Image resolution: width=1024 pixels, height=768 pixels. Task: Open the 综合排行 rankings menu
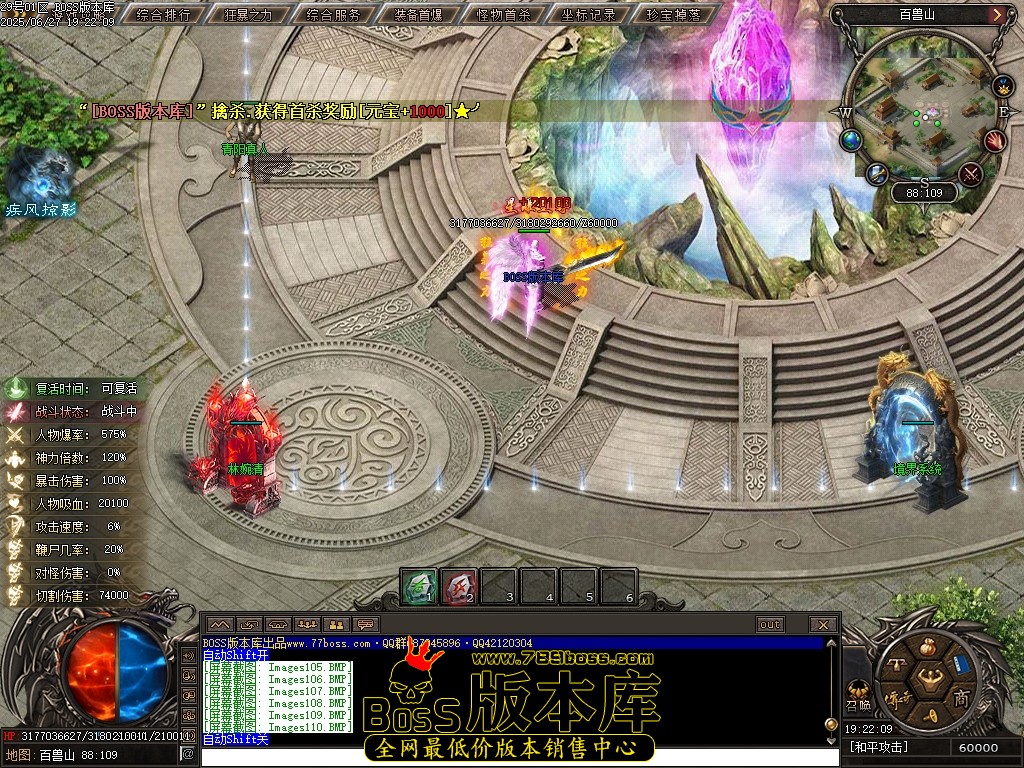point(162,15)
